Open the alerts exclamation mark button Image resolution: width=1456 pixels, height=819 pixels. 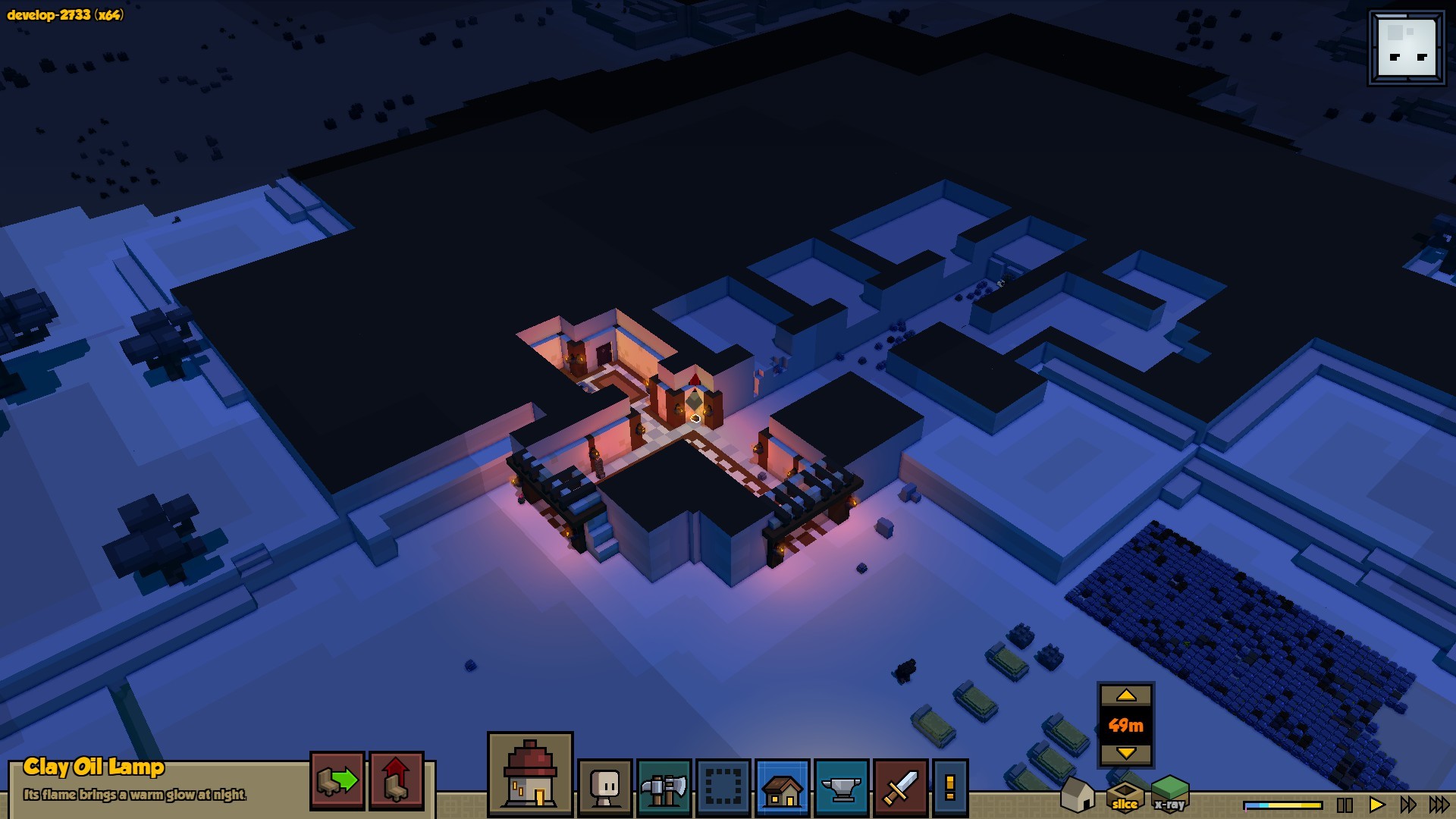(x=949, y=788)
